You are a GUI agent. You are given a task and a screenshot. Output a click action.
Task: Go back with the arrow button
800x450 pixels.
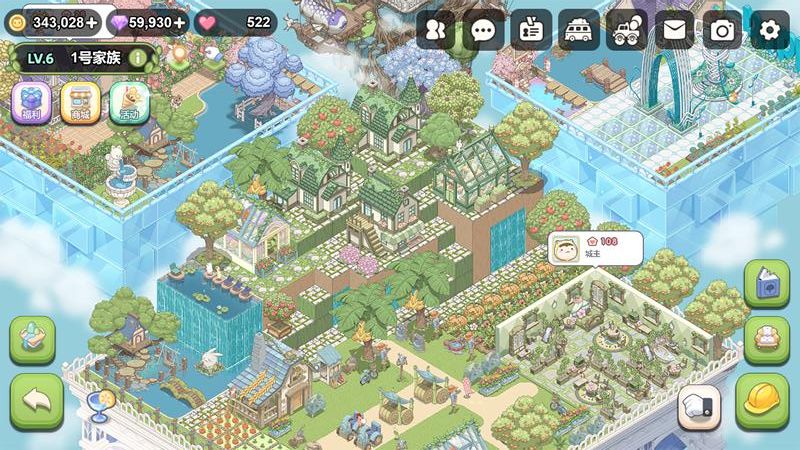(36, 402)
